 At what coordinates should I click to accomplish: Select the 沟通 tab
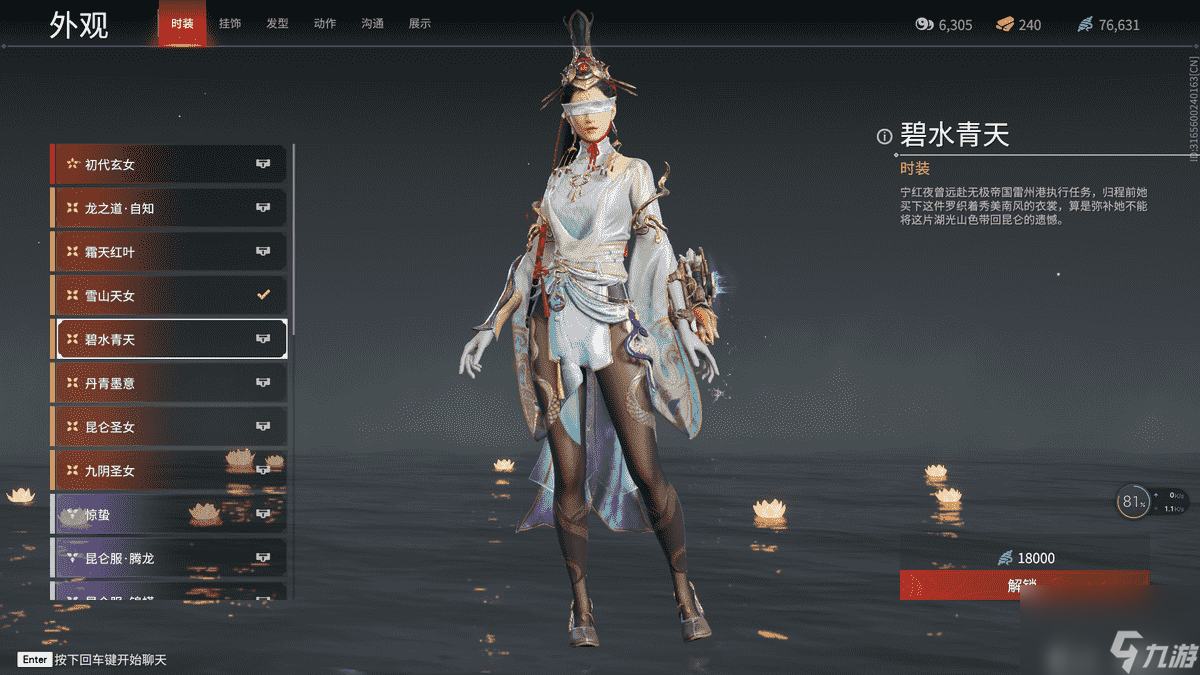(372, 23)
